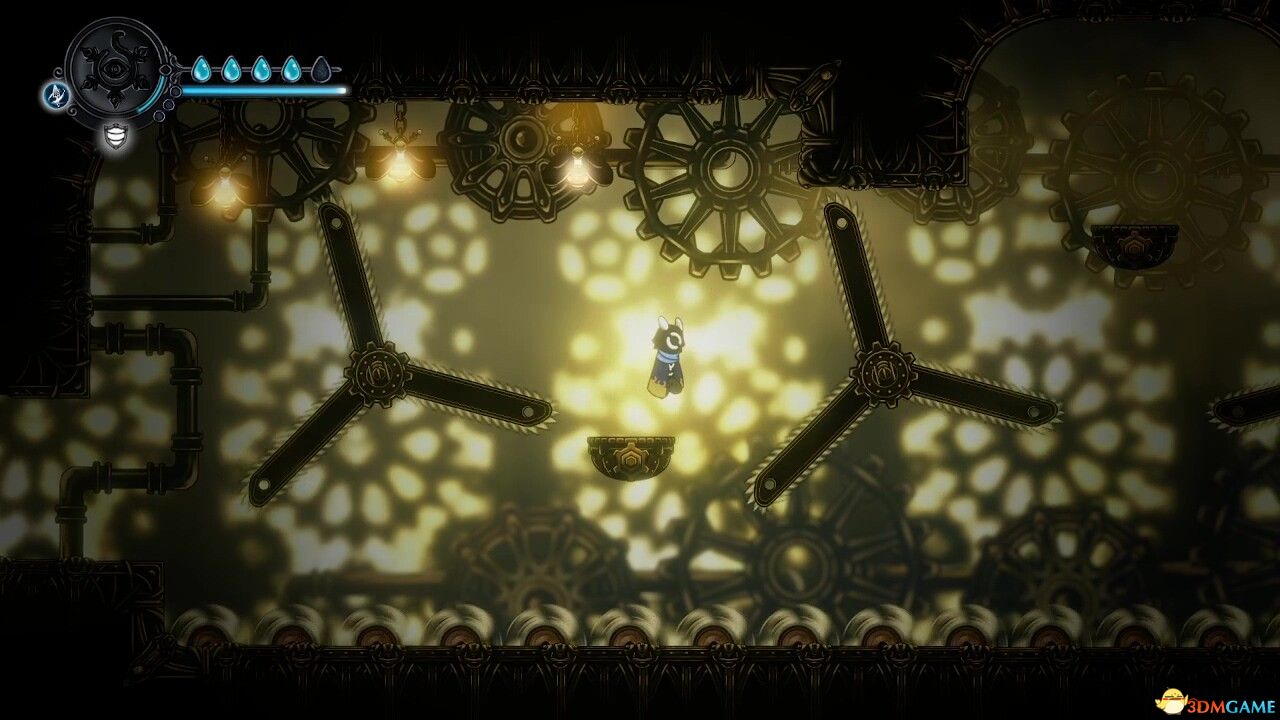The width and height of the screenshot is (1280, 720).
Task: Click the second water droplet health icon
Action: pyautogui.click(x=231, y=68)
